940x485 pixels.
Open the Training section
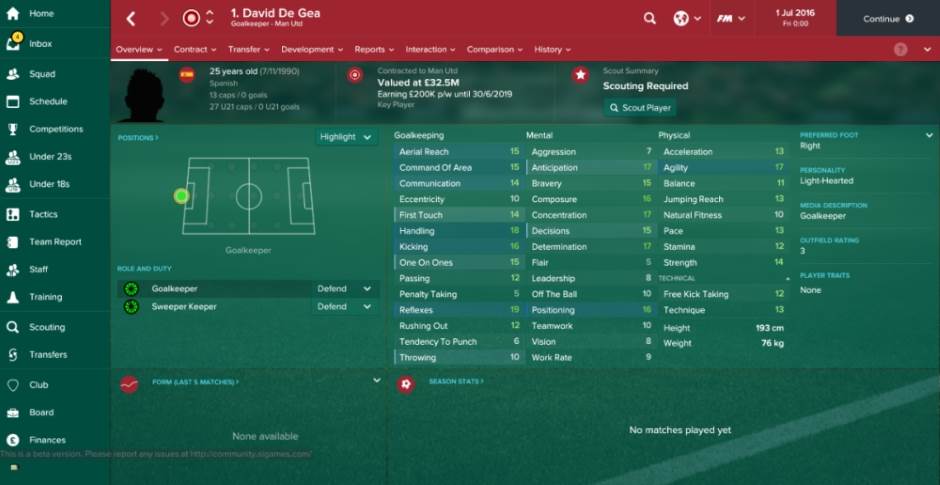(x=45, y=297)
